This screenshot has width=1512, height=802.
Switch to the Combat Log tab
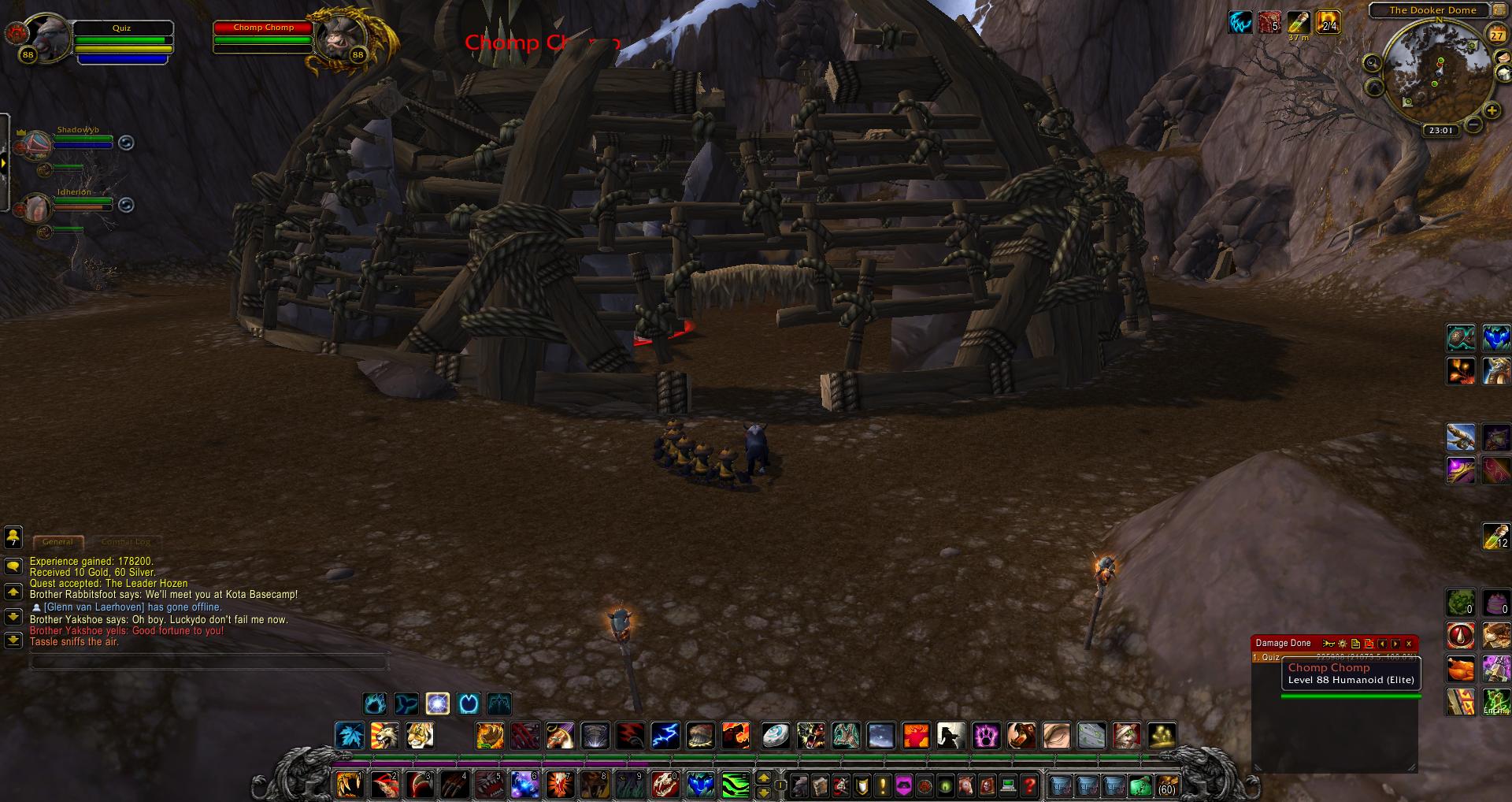[126, 542]
